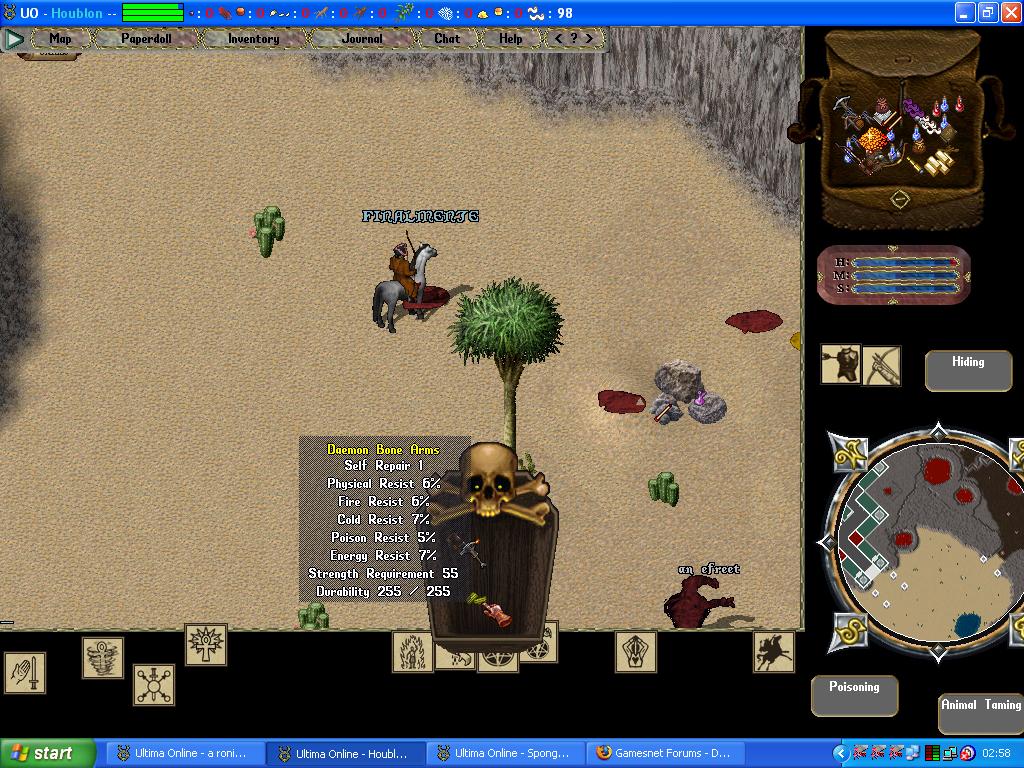Viewport: 1024px width, 768px height.
Task: Click the play arrow on the menu bar
Action: 14,39
